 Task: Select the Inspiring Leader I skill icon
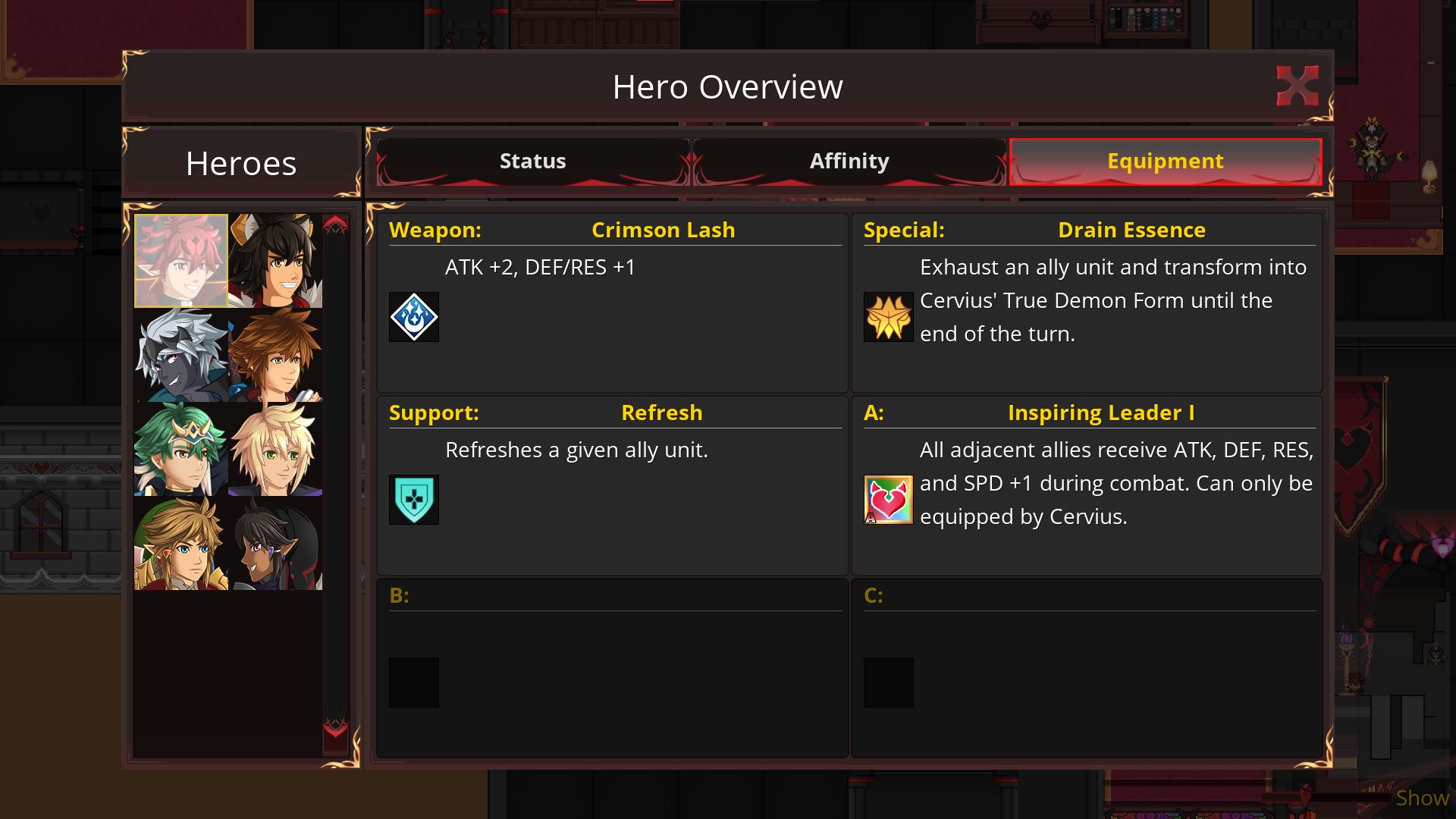point(889,500)
